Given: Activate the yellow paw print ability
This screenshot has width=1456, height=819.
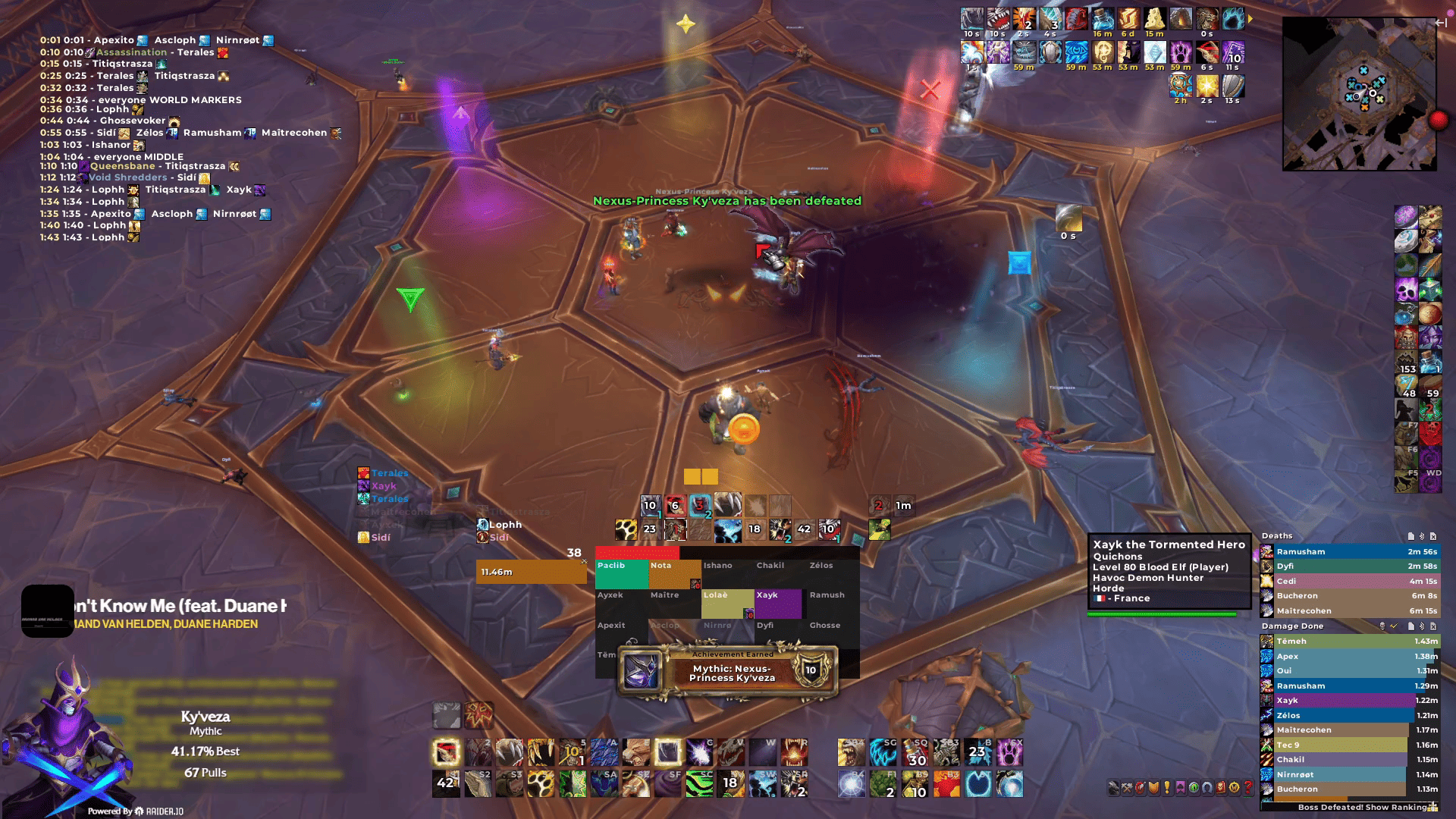Looking at the screenshot, I should (541, 784).
